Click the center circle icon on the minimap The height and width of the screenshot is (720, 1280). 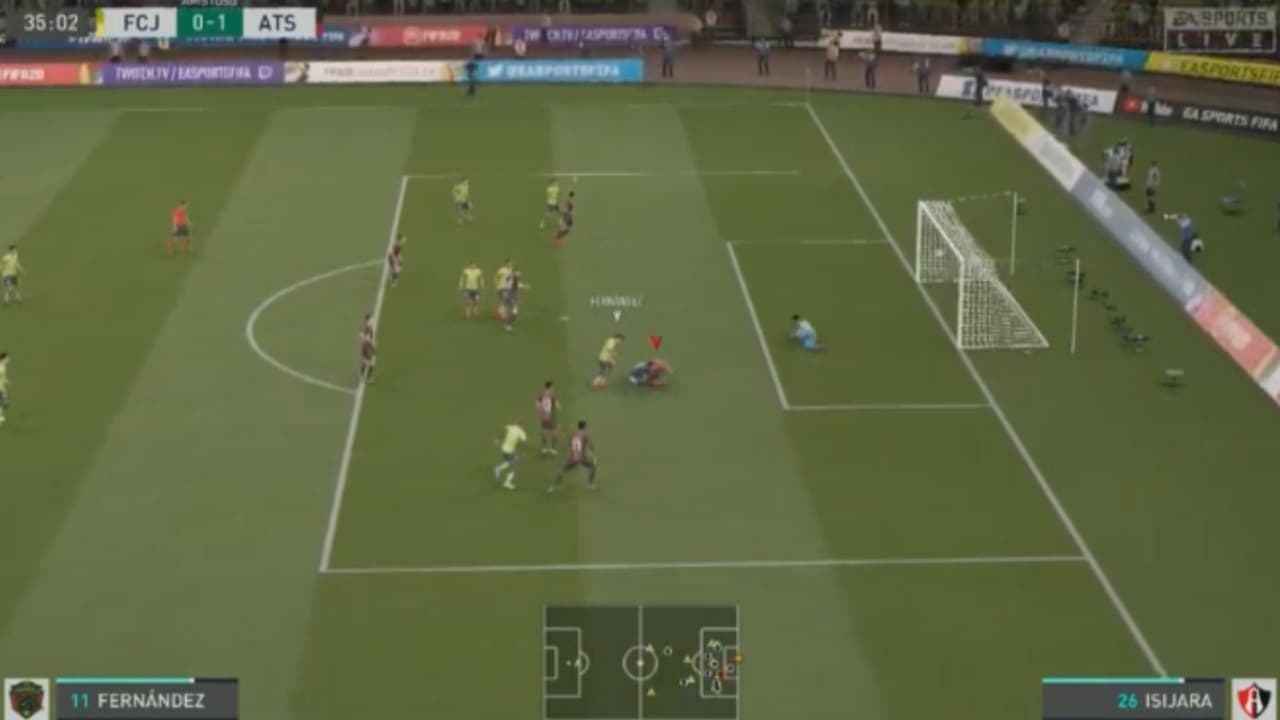pyautogui.click(x=640, y=663)
